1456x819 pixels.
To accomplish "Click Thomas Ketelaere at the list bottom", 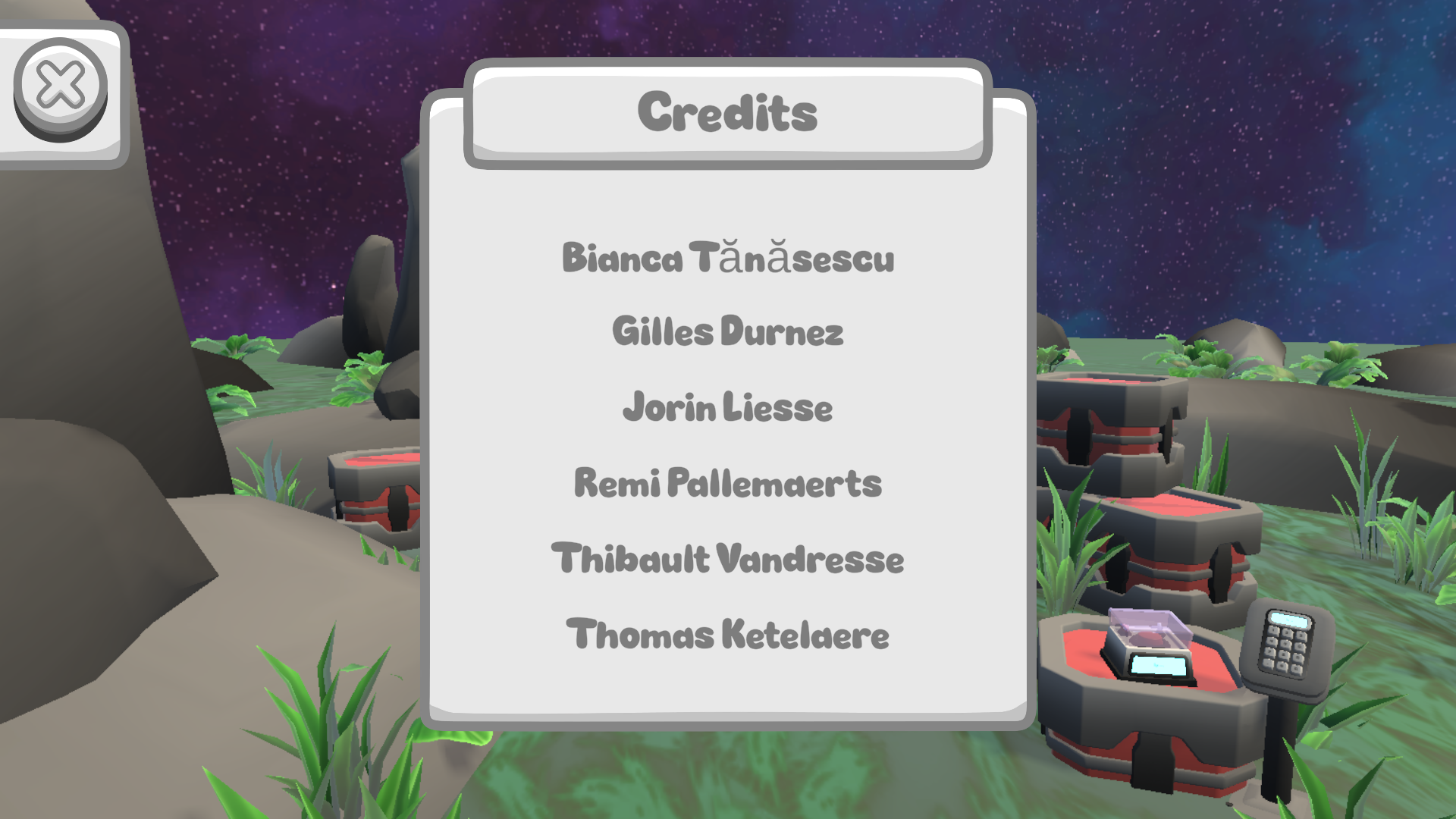I will click(x=727, y=635).
